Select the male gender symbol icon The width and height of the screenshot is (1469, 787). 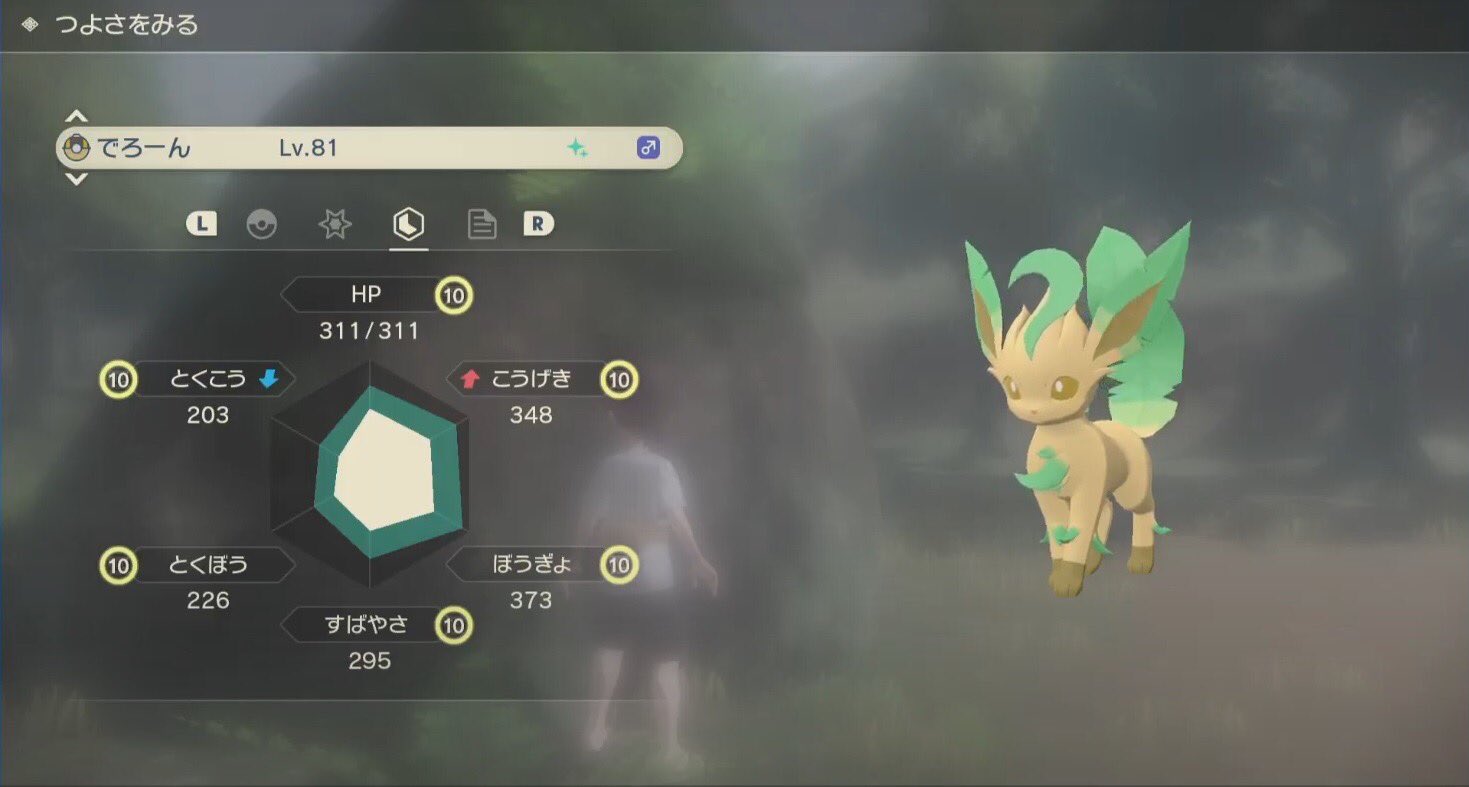pos(647,147)
